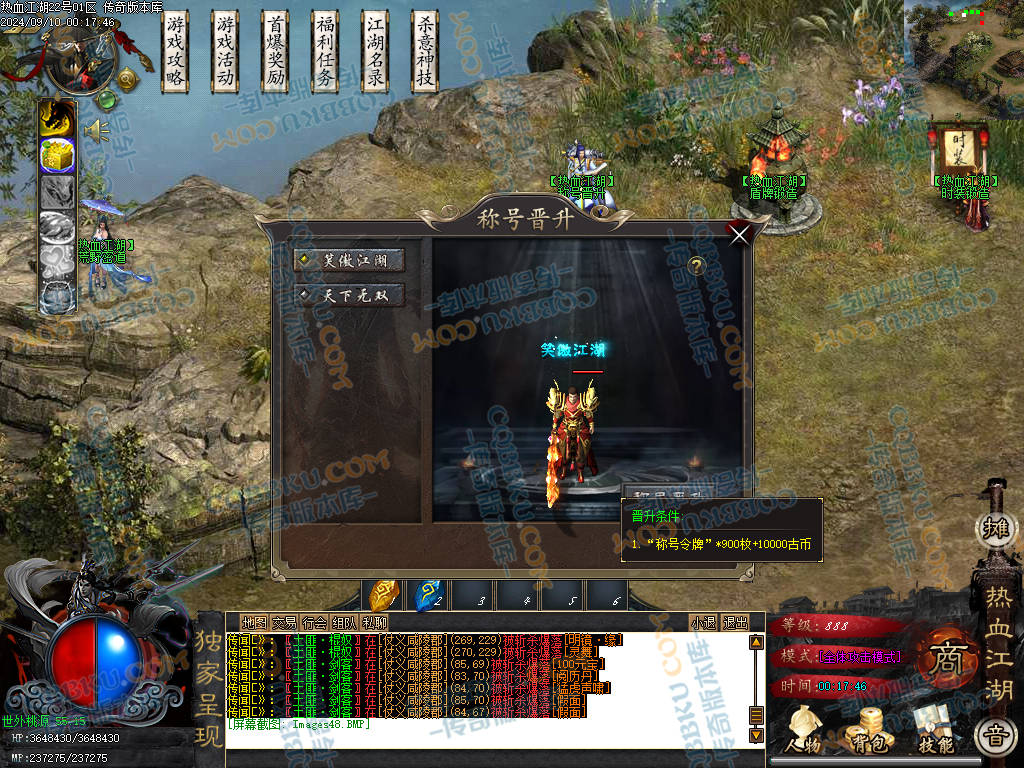Open the question mark help icon
Viewport: 1024px width, 768px height.
tap(697, 266)
